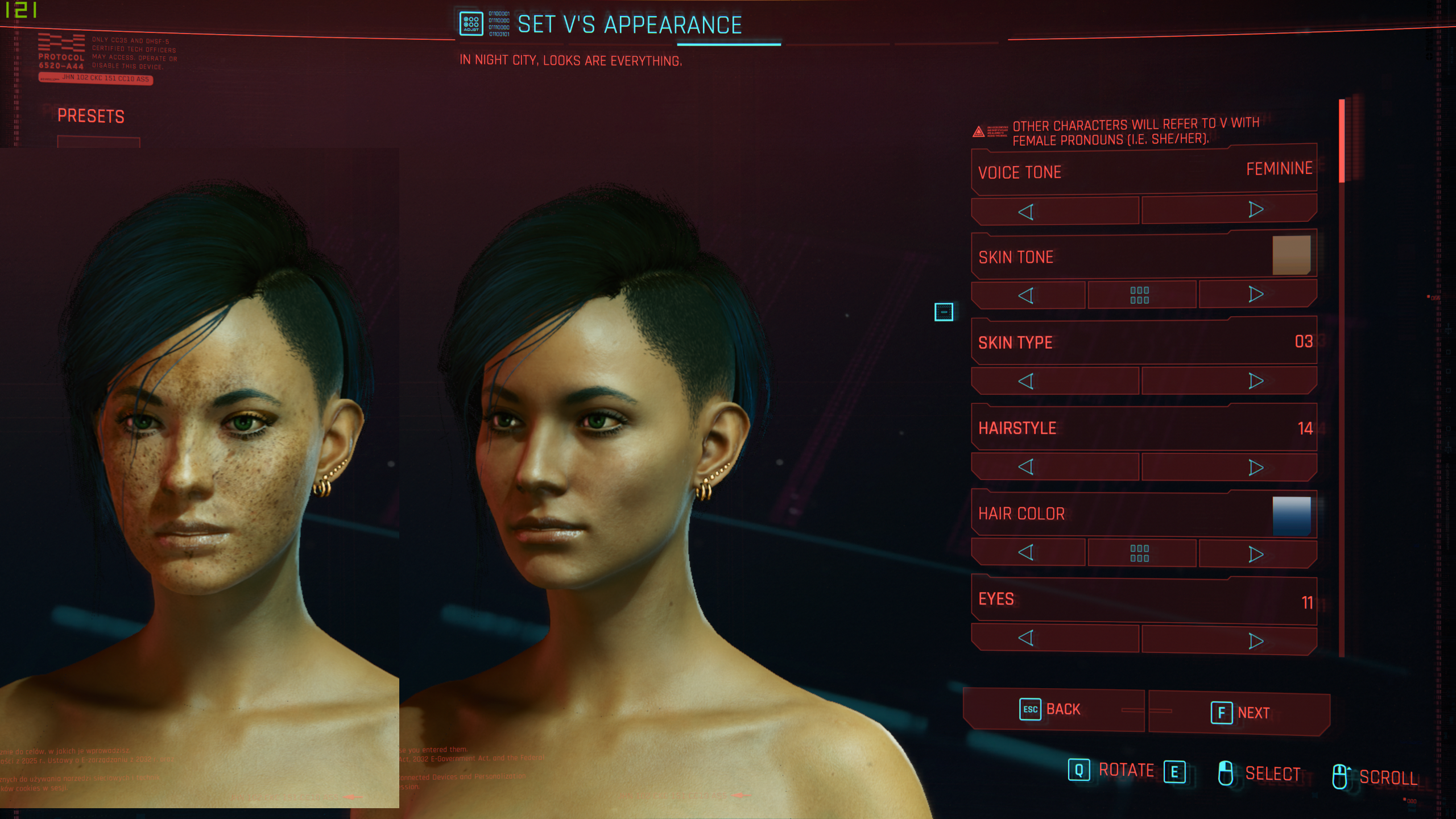Select previous Voice Tone option
Viewport: 1456px width, 819px height.
coord(1026,212)
